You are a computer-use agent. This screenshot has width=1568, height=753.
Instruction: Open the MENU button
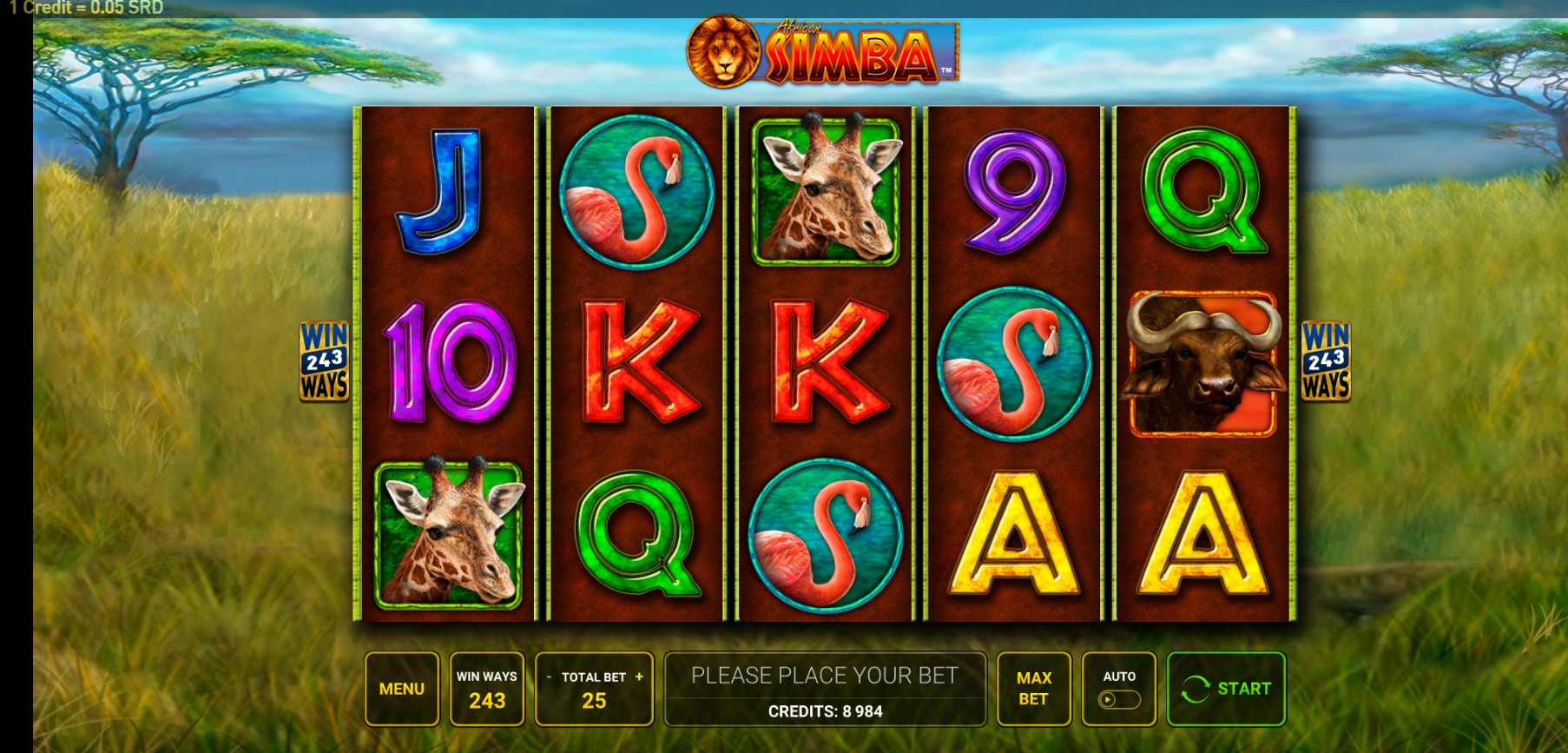(x=402, y=689)
